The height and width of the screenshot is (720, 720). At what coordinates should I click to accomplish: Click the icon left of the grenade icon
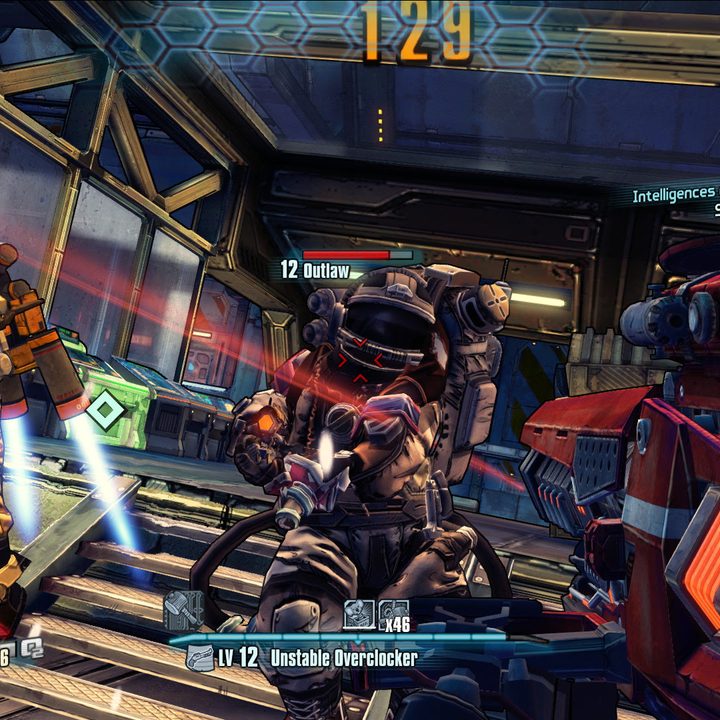tap(359, 614)
